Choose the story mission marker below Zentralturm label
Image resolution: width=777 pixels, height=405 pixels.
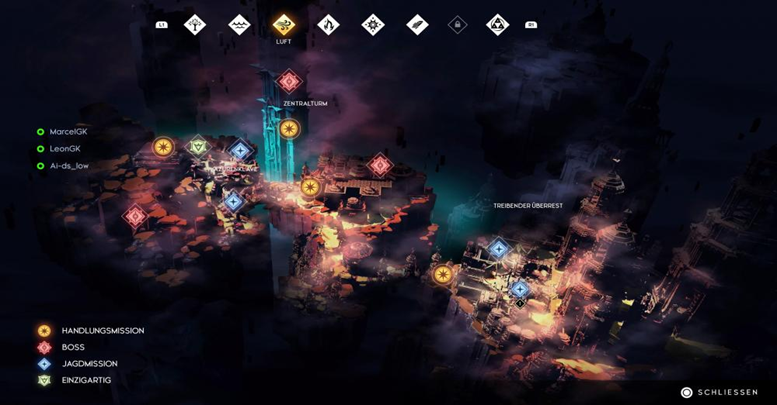(x=289, y=128)
